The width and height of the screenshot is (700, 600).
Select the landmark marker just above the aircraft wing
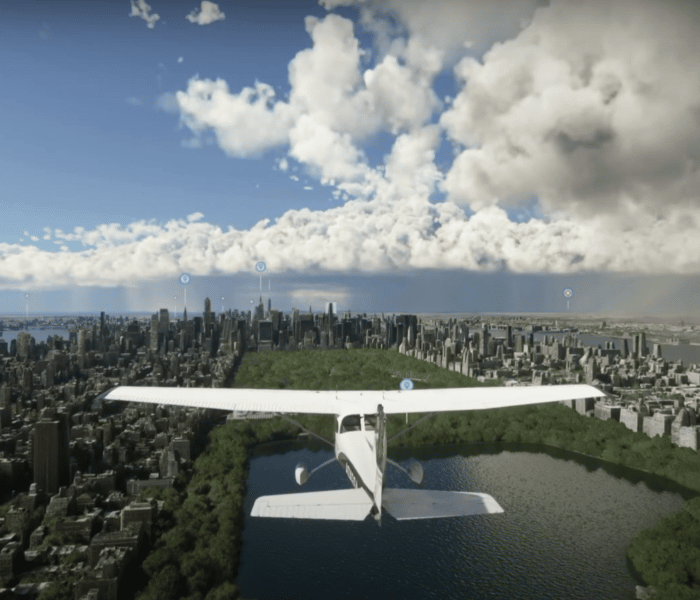click(x=406, y=384)
